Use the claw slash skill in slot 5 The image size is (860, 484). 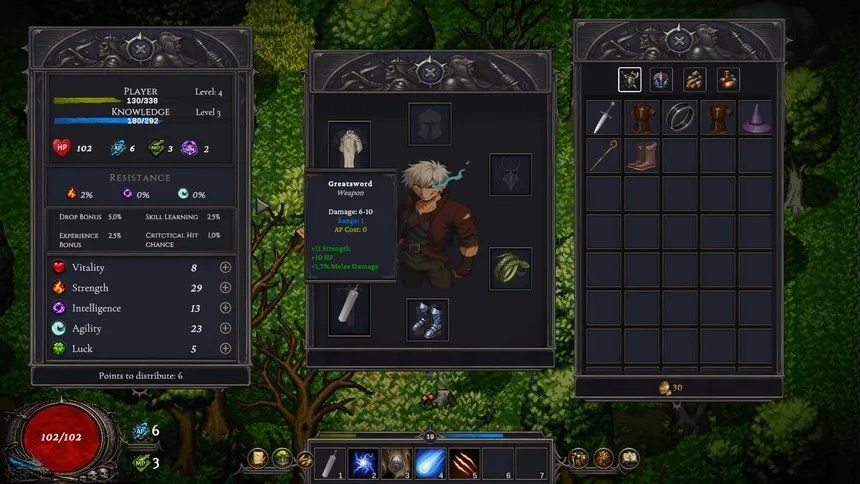[x=462, y=461]
